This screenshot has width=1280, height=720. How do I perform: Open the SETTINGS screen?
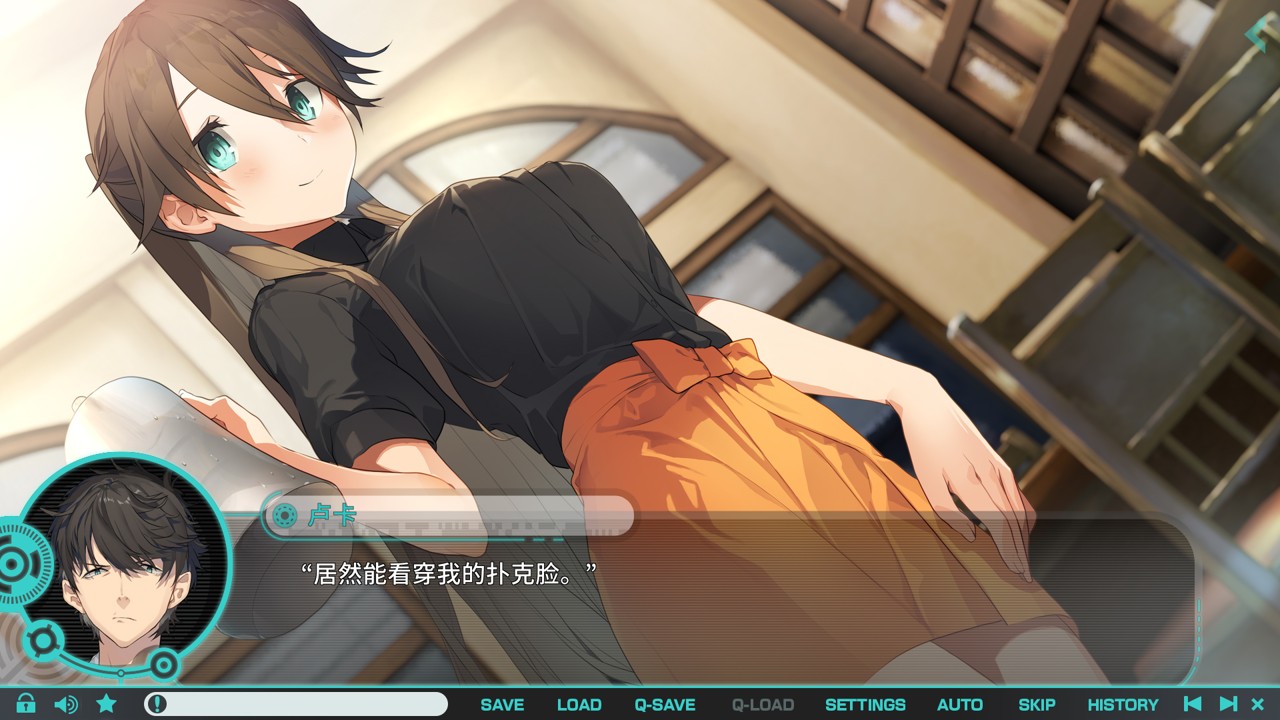865,704
